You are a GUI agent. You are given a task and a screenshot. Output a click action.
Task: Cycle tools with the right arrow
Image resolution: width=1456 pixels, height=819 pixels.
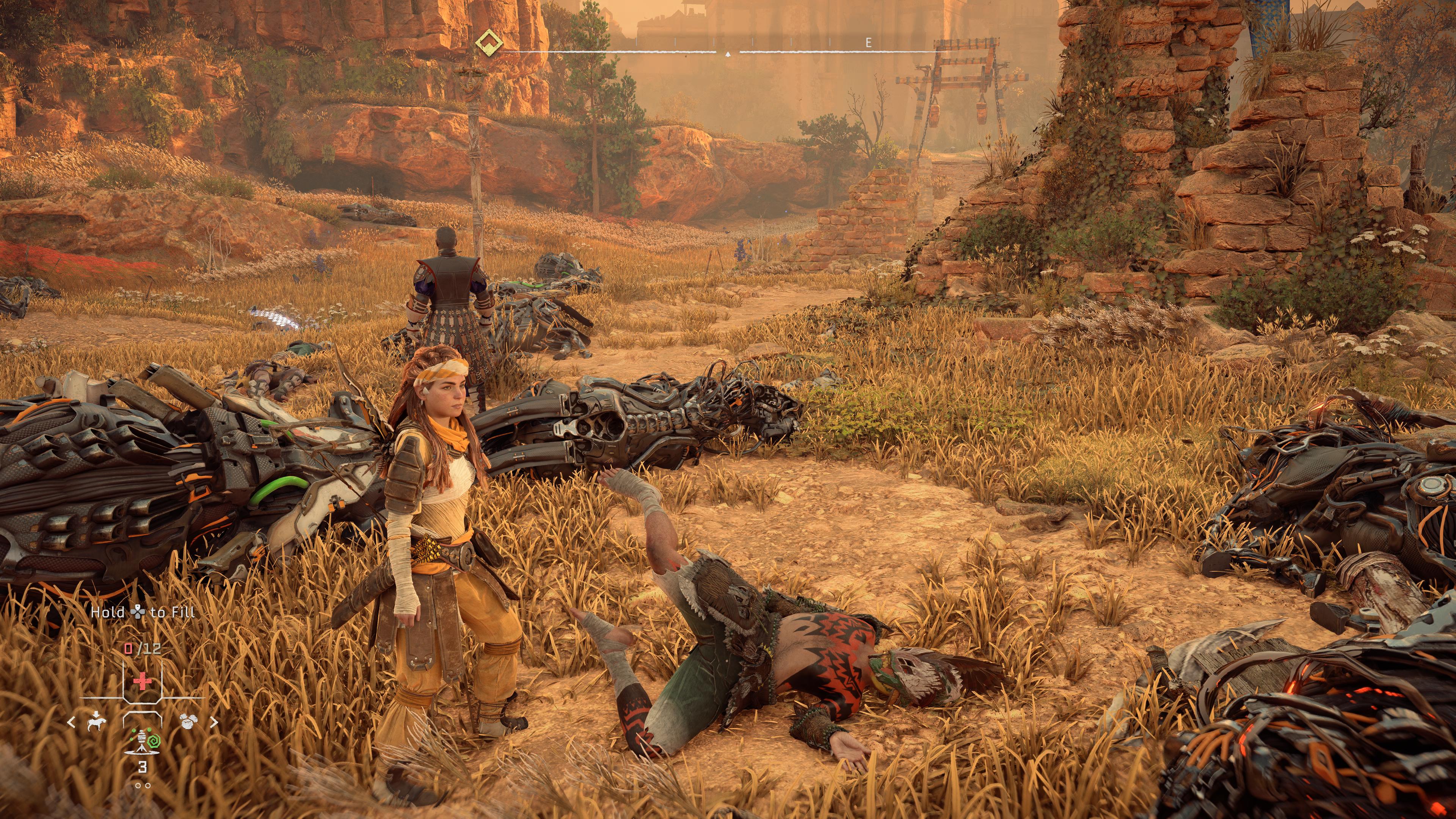click(214, 722)
